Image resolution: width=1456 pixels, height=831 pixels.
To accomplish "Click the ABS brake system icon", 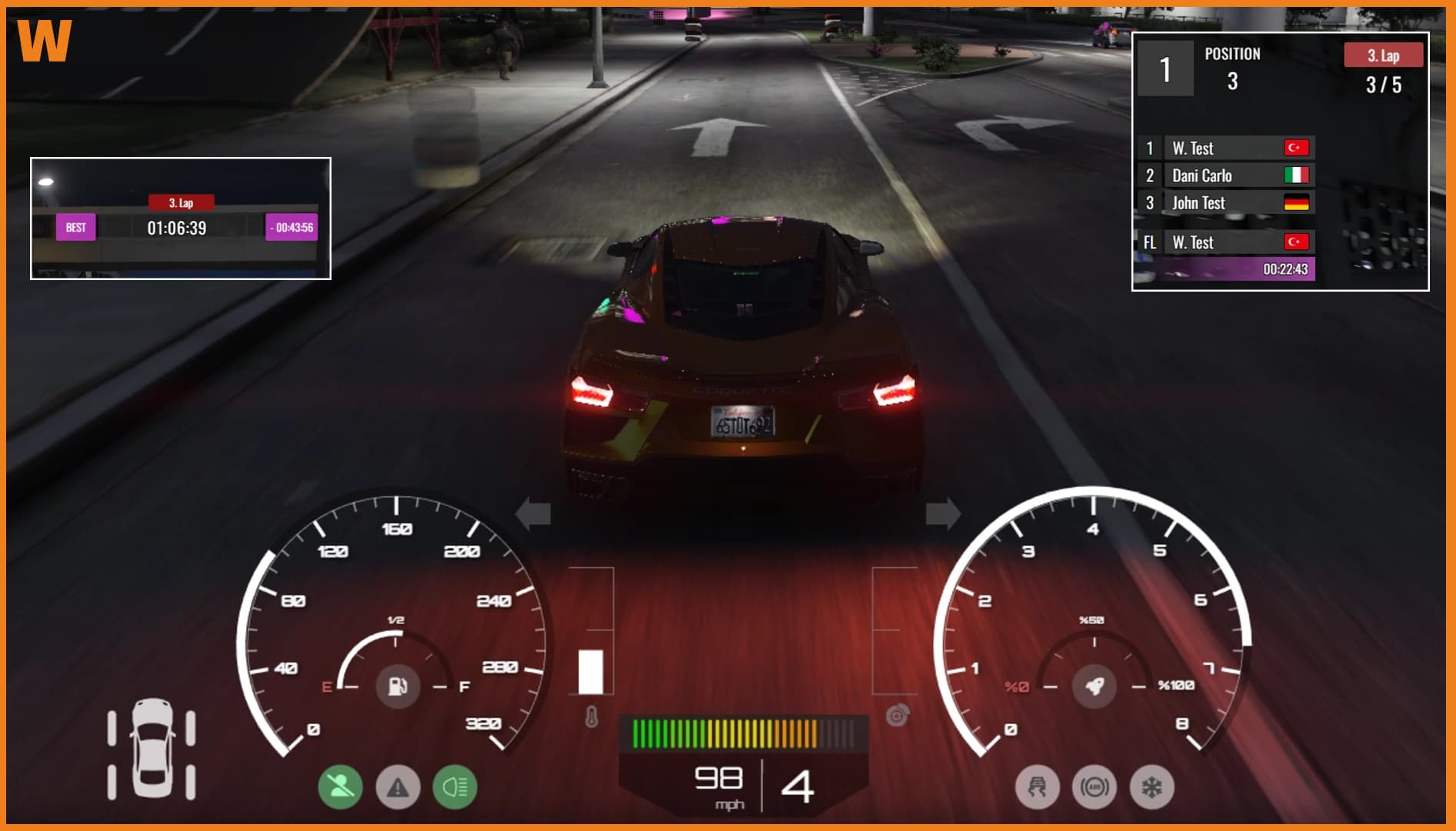I will [1095, 787].
